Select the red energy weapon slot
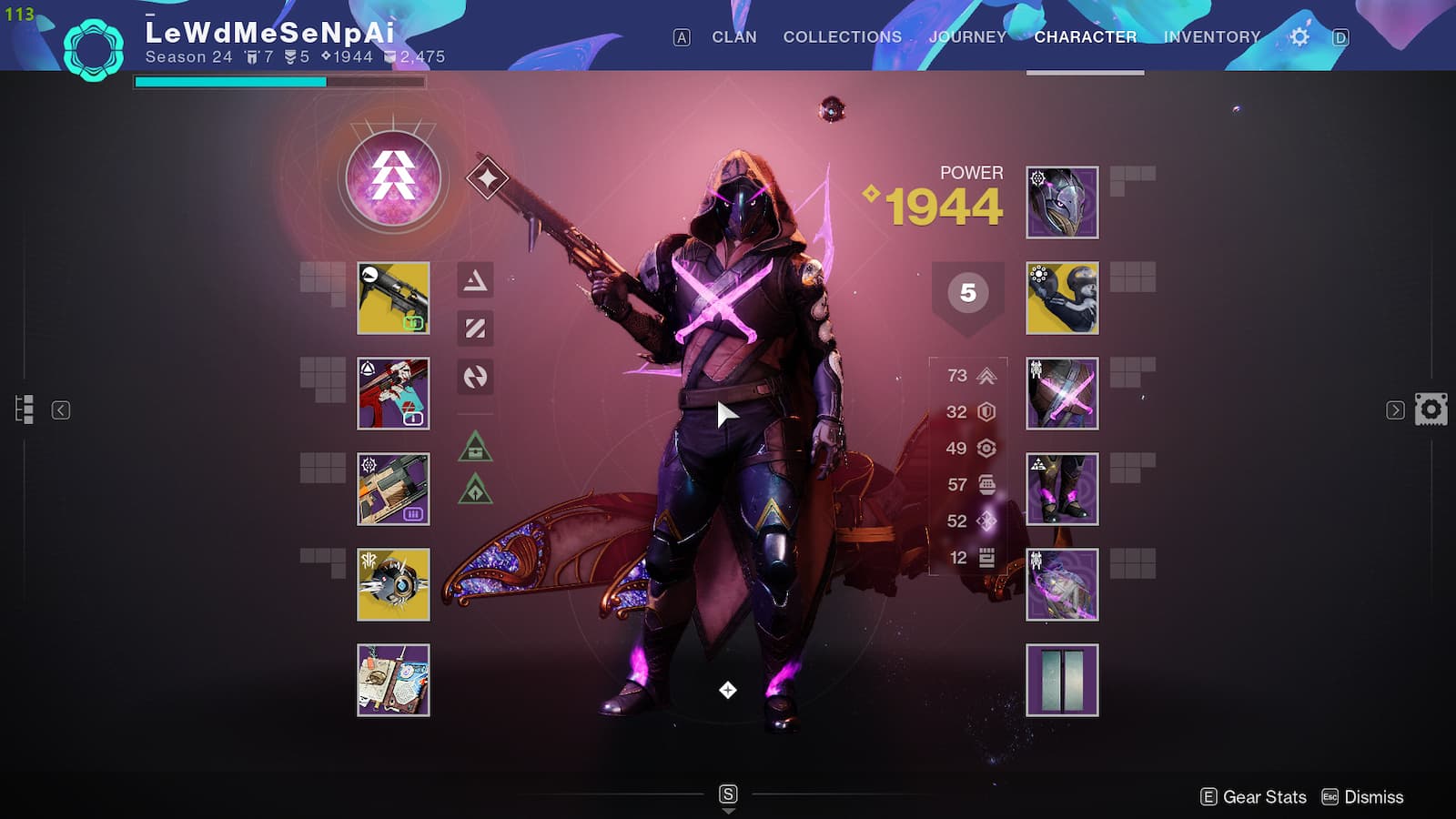Screen dimensions: 1456x819 pyautogui.click(x=393, y=393)
